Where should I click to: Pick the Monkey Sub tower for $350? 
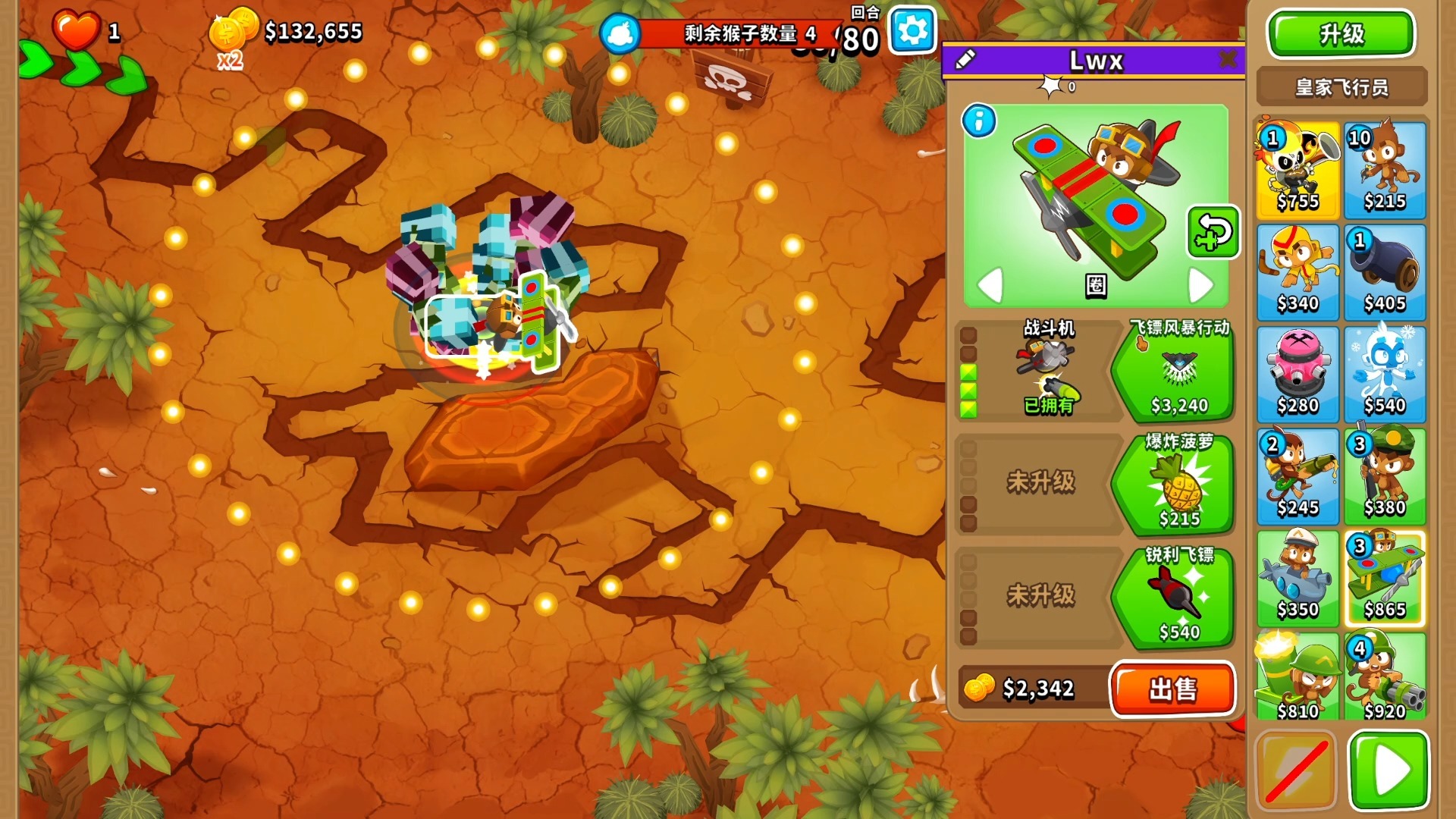(1298, 579)
